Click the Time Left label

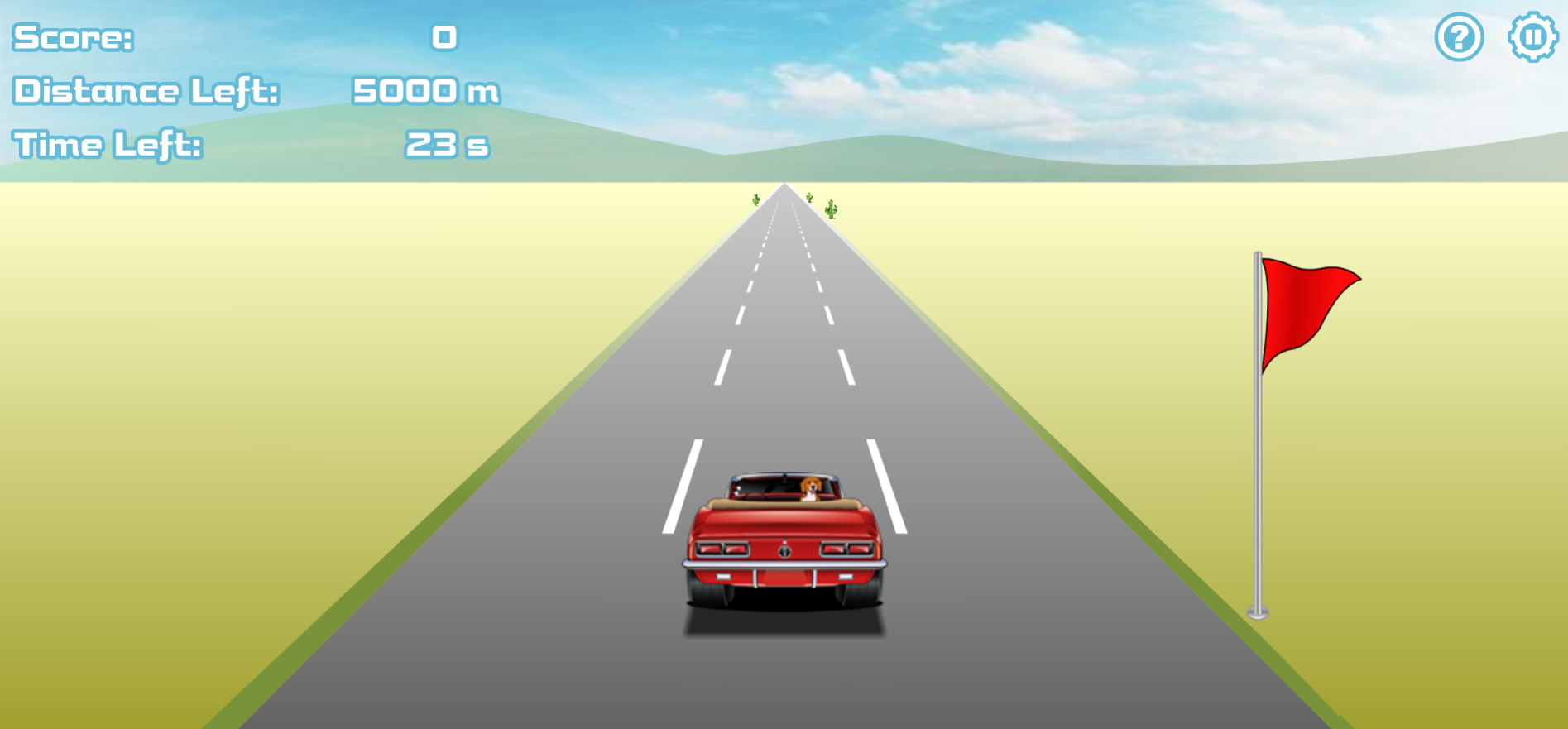105,145
